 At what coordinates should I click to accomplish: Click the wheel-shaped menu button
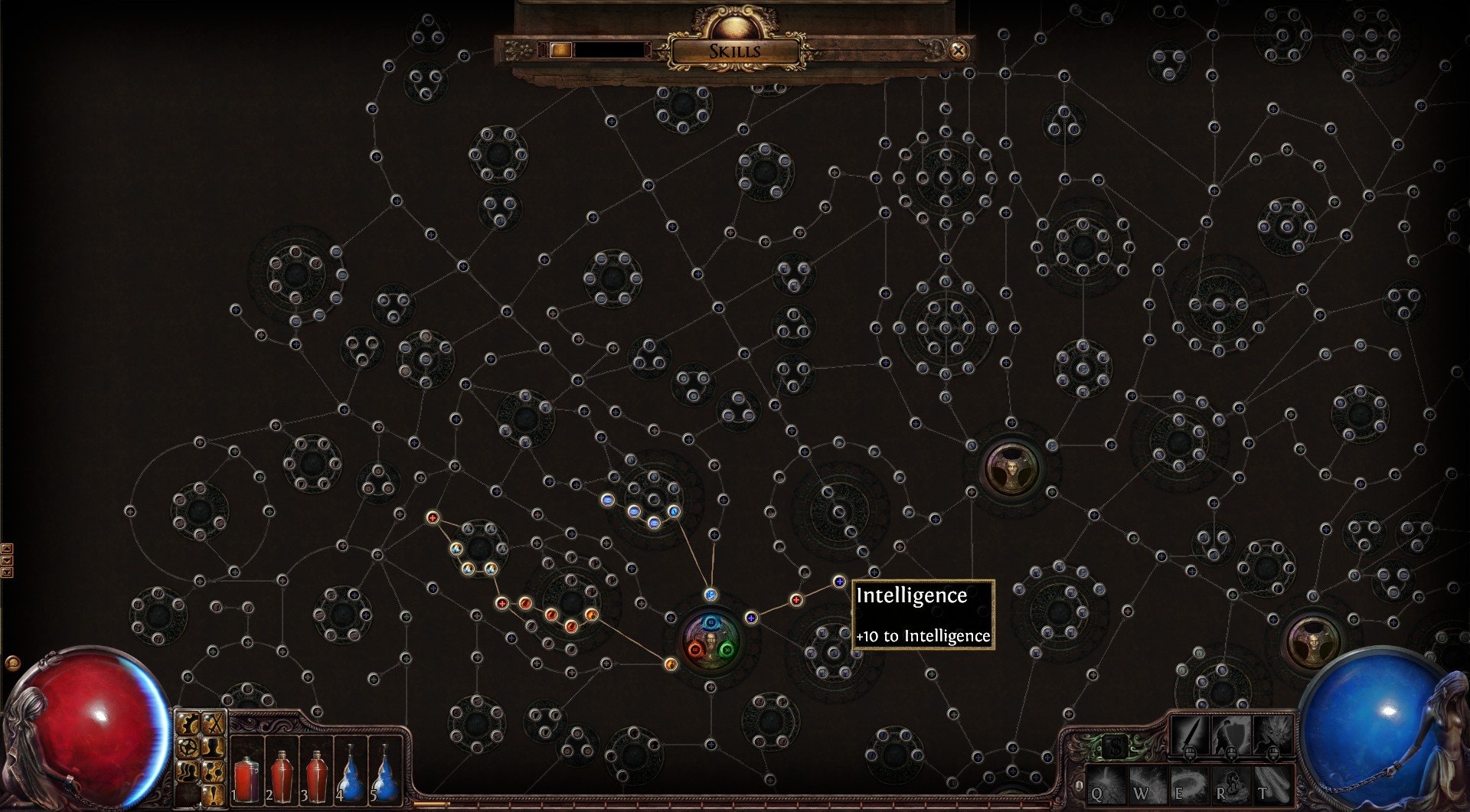pyautogui.click(x=189, y=746)
